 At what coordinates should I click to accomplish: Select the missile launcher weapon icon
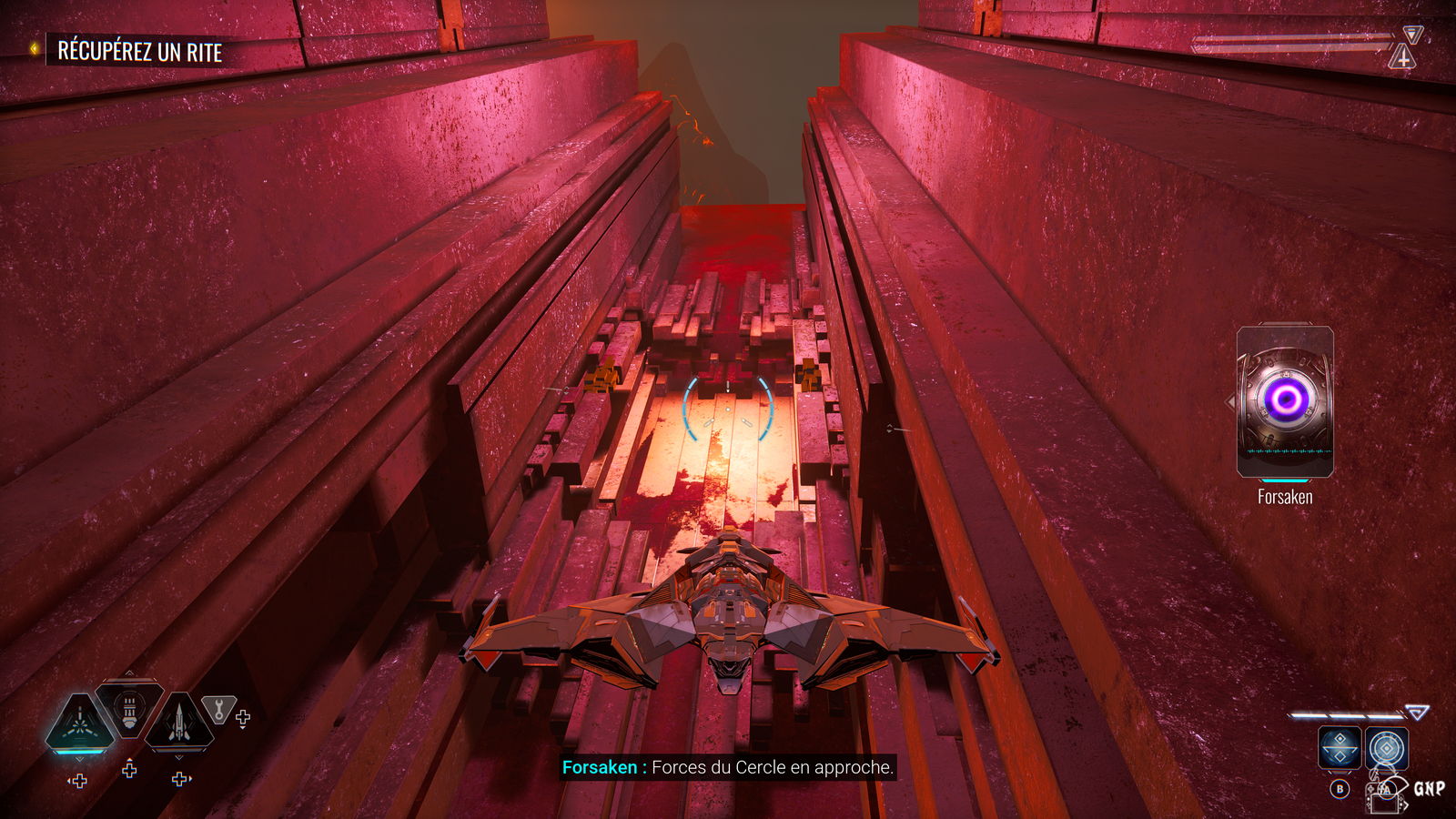[x=179, y=723]
